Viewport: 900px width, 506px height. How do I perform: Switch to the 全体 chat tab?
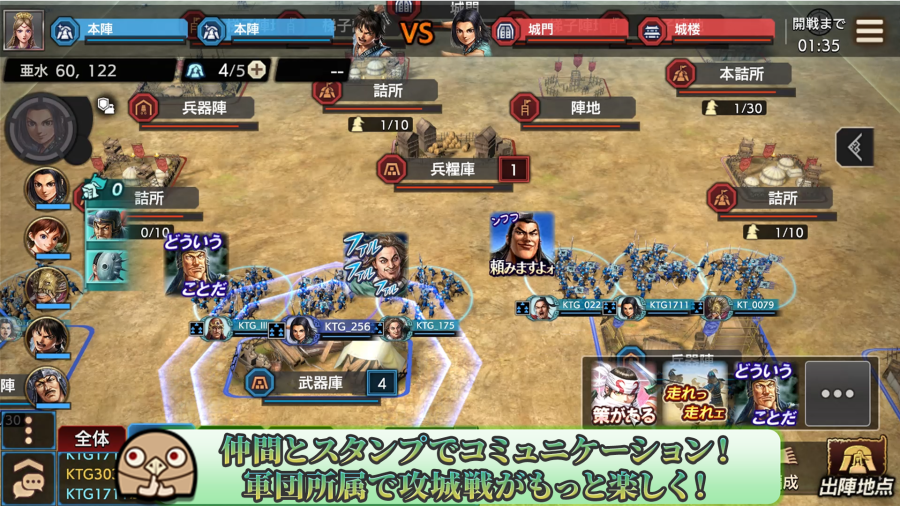pyautogui.click(x=92, y=438)
